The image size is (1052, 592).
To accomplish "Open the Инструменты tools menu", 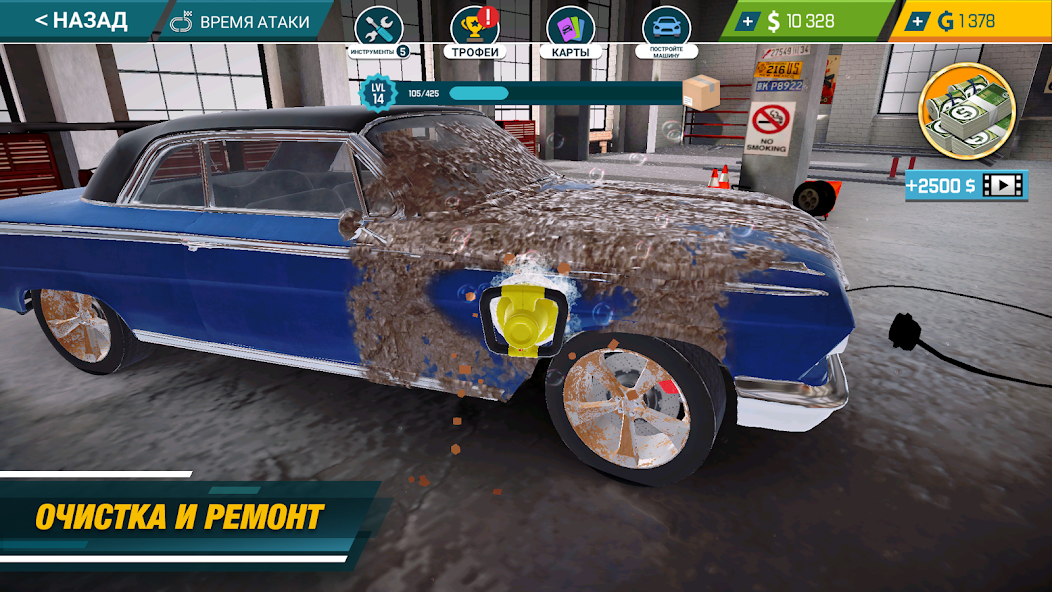I will 378,29.
